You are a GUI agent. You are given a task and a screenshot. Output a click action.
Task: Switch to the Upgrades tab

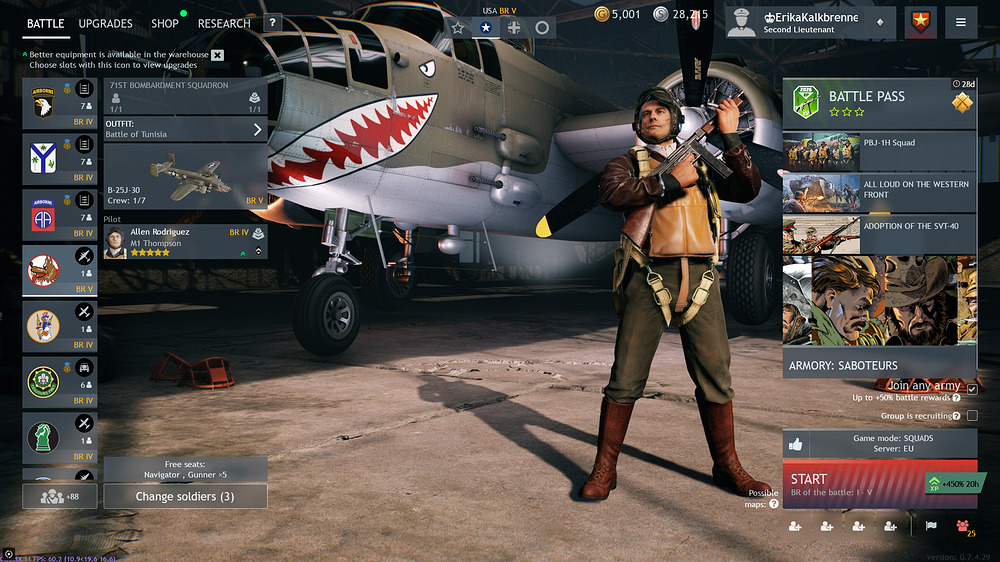pyautogui.click(x=105, y=23)
